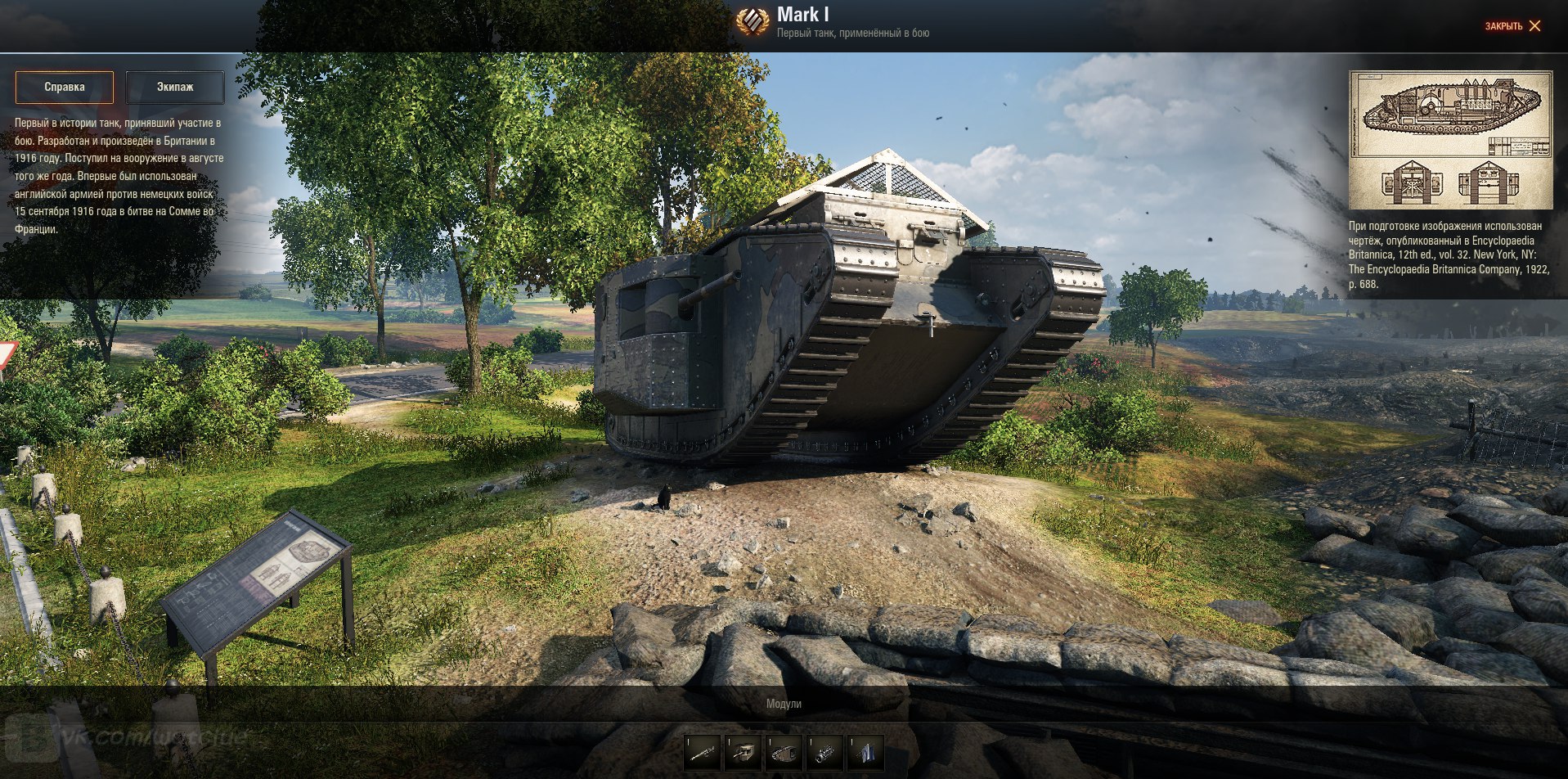Viewport: 1568px width, 779px height.
Task: Choose the tracked suspension module icon
Action: point(784,752)
